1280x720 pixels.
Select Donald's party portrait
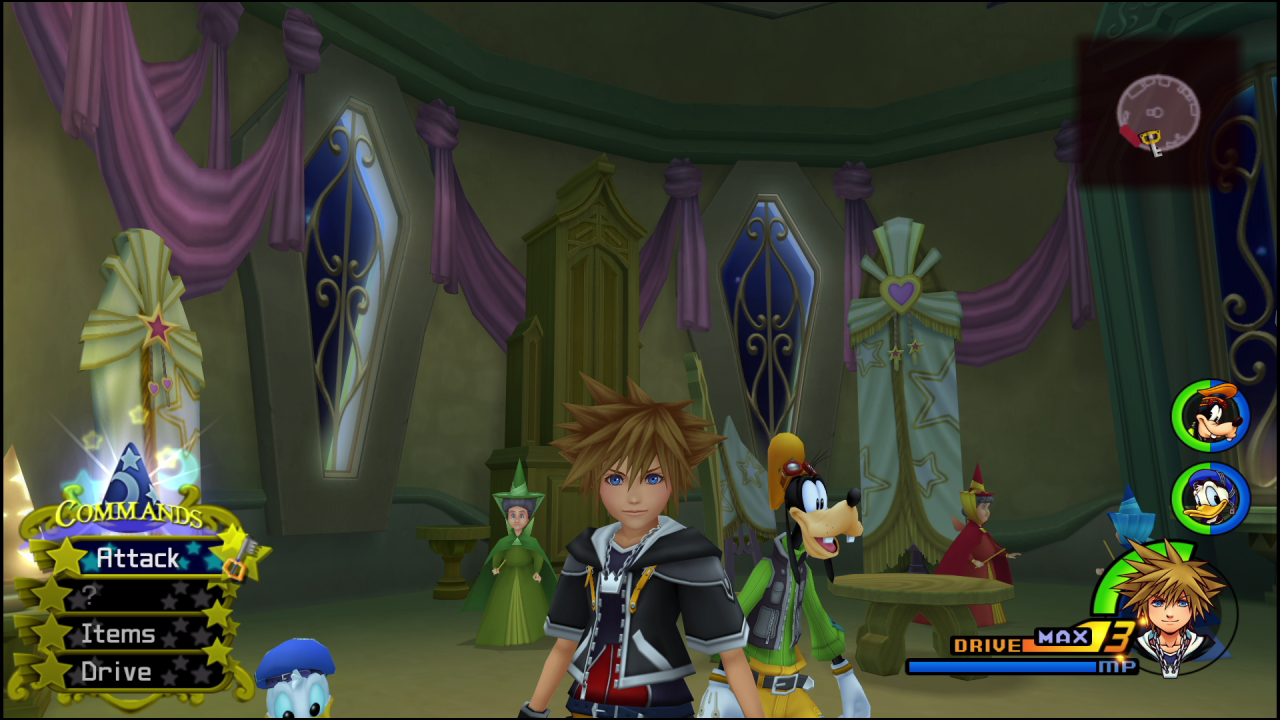(1211, 498)
